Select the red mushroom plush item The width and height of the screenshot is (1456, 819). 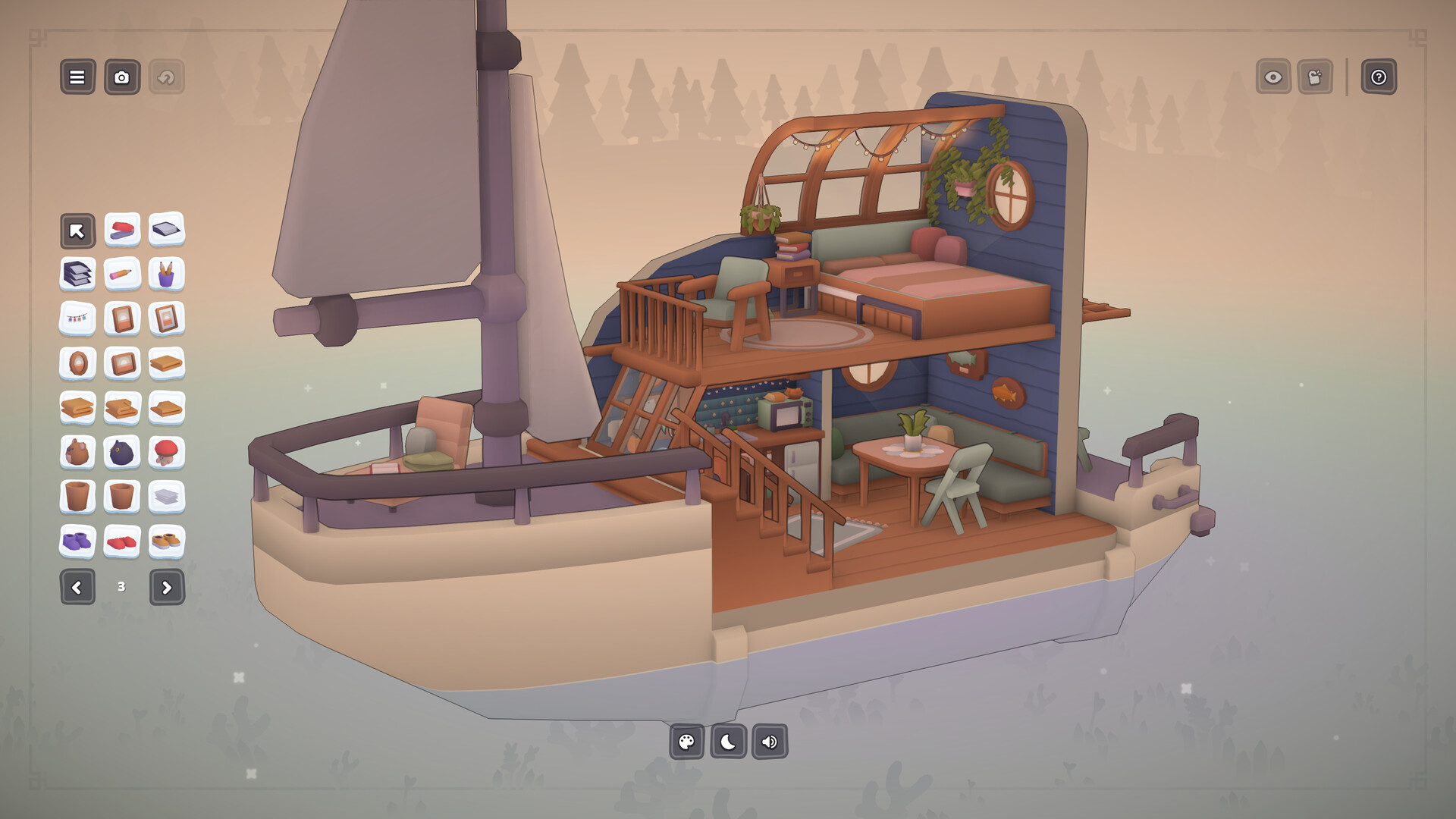(166, 453)
